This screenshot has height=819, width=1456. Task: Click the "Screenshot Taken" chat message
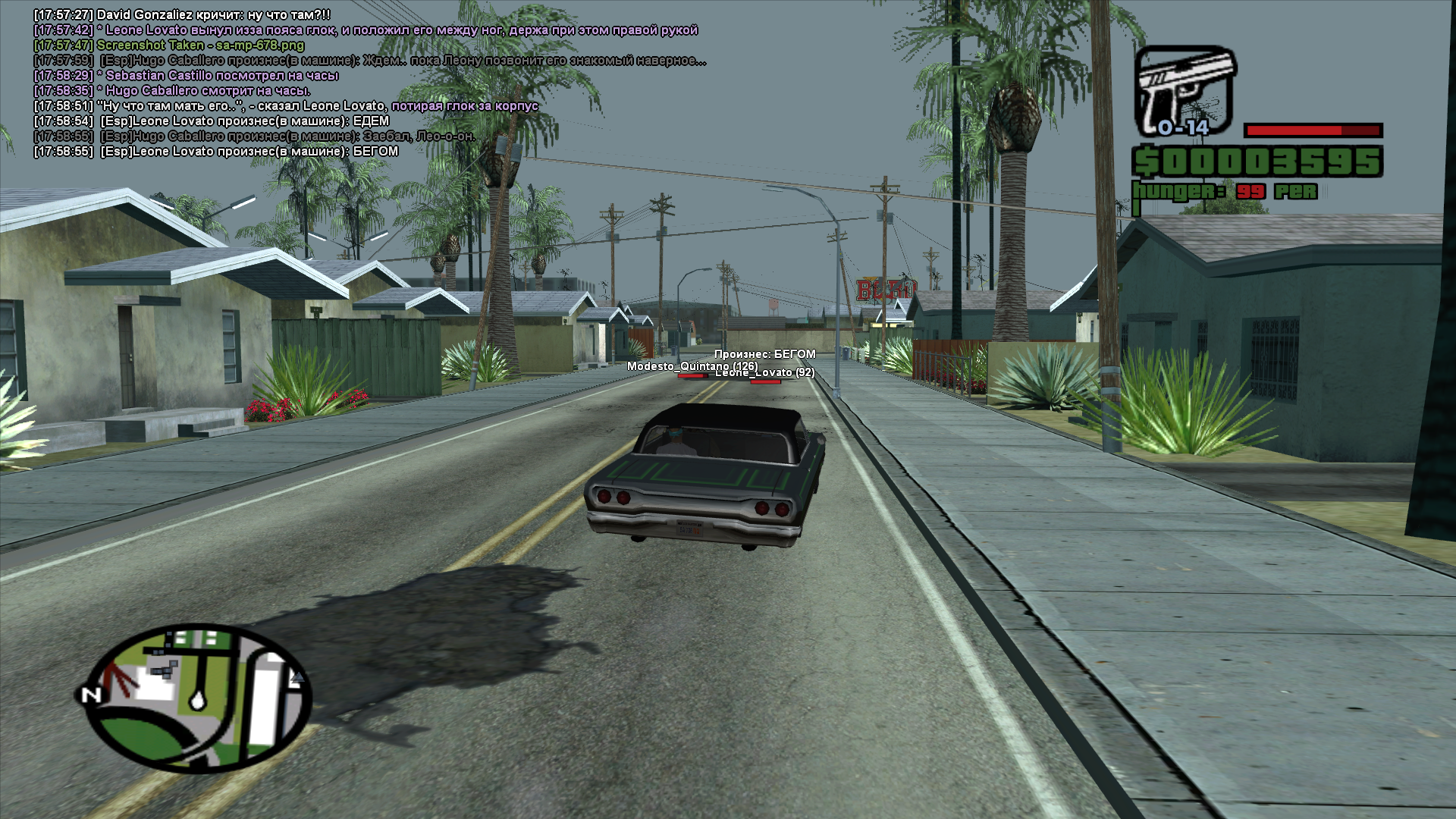(200, 45)
